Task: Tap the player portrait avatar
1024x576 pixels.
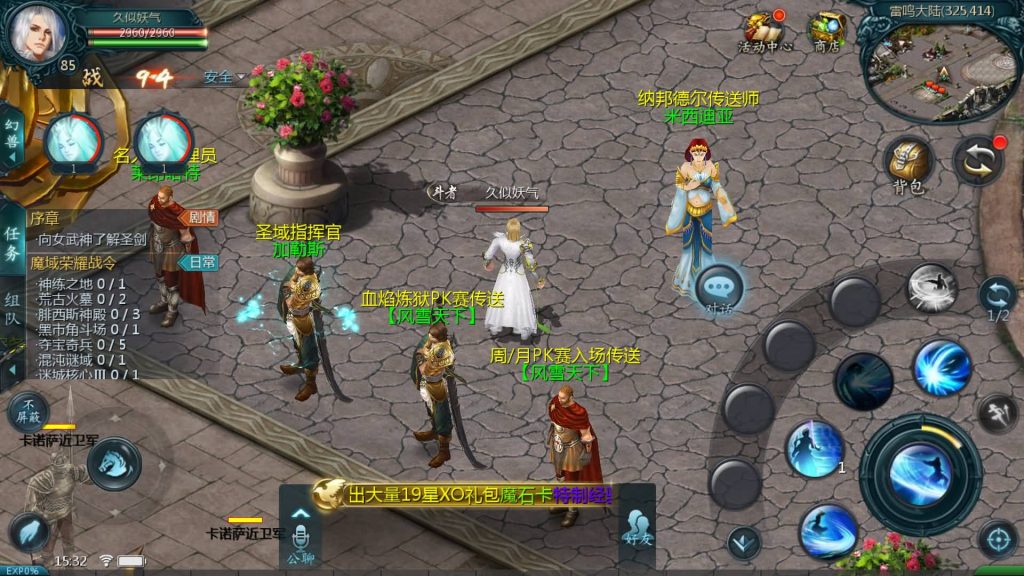Action: (x=37, y=32)
